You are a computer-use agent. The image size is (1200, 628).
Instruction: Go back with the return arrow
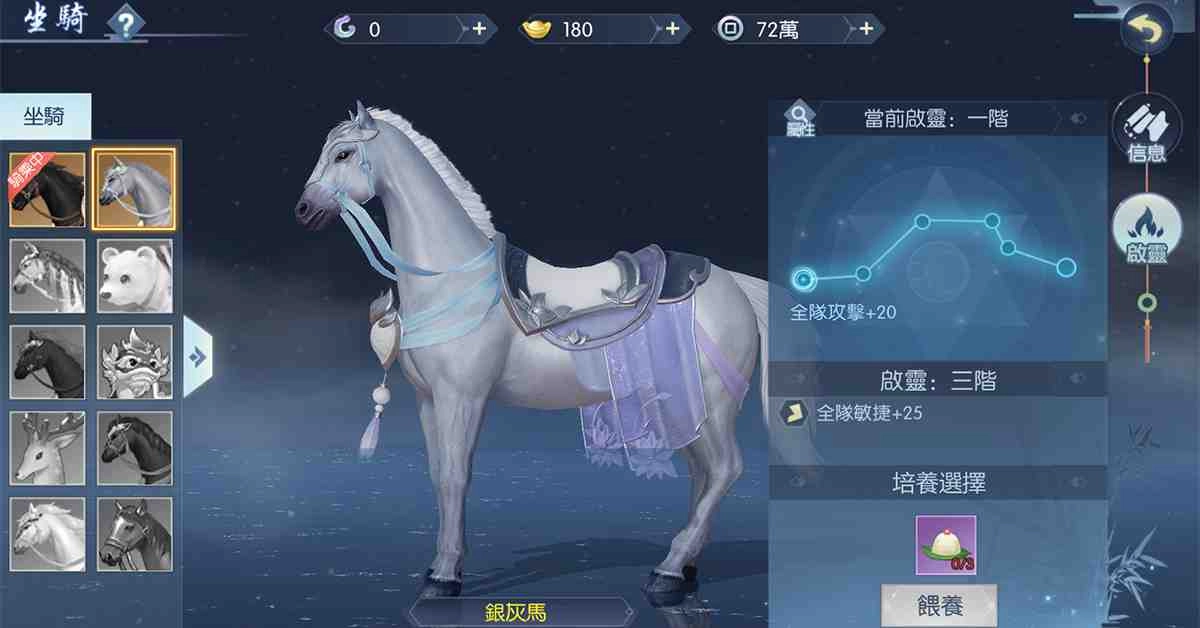[1146, 32]
